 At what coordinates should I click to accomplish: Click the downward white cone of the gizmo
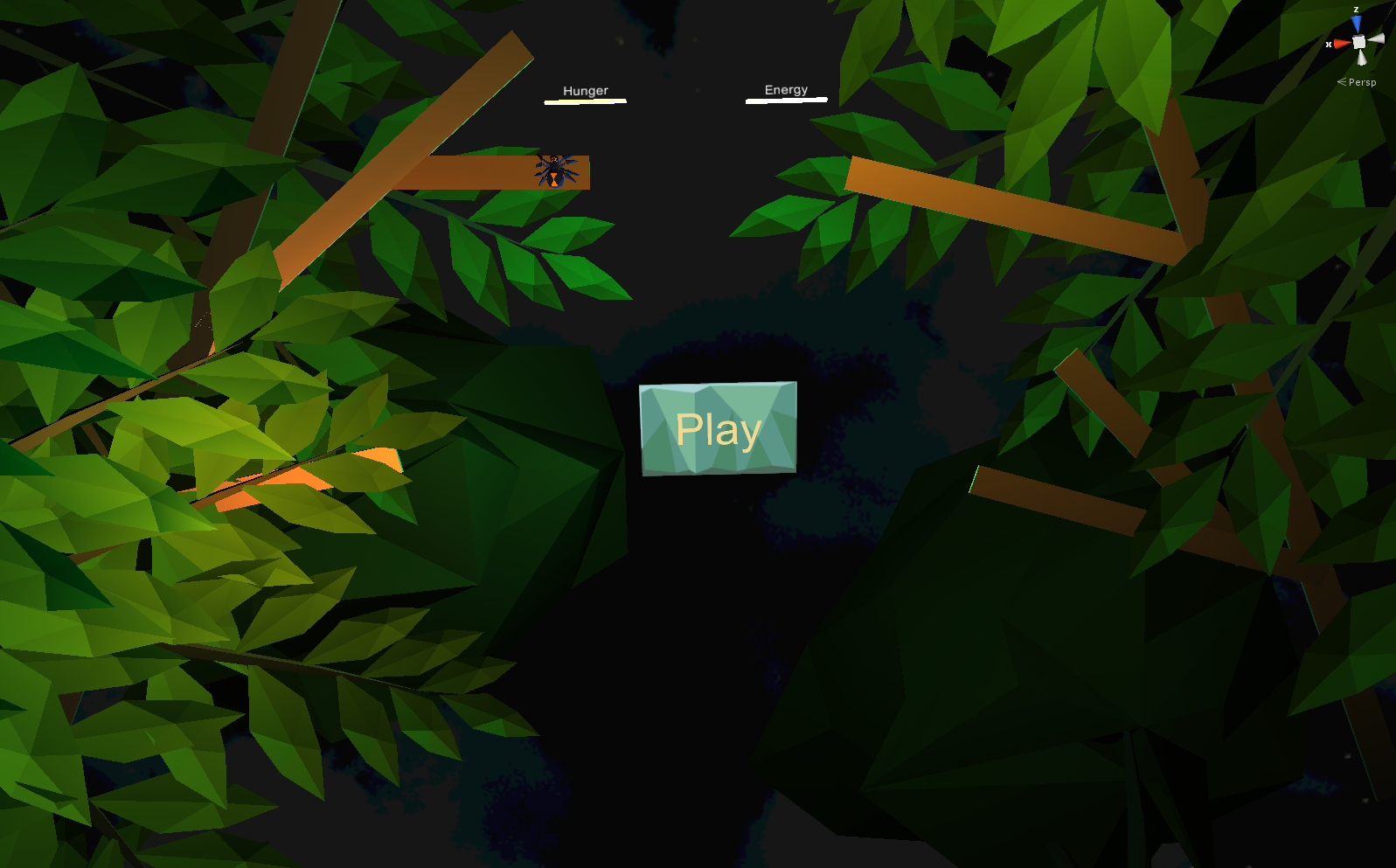pyautogui.click(x=1362, y=58)
